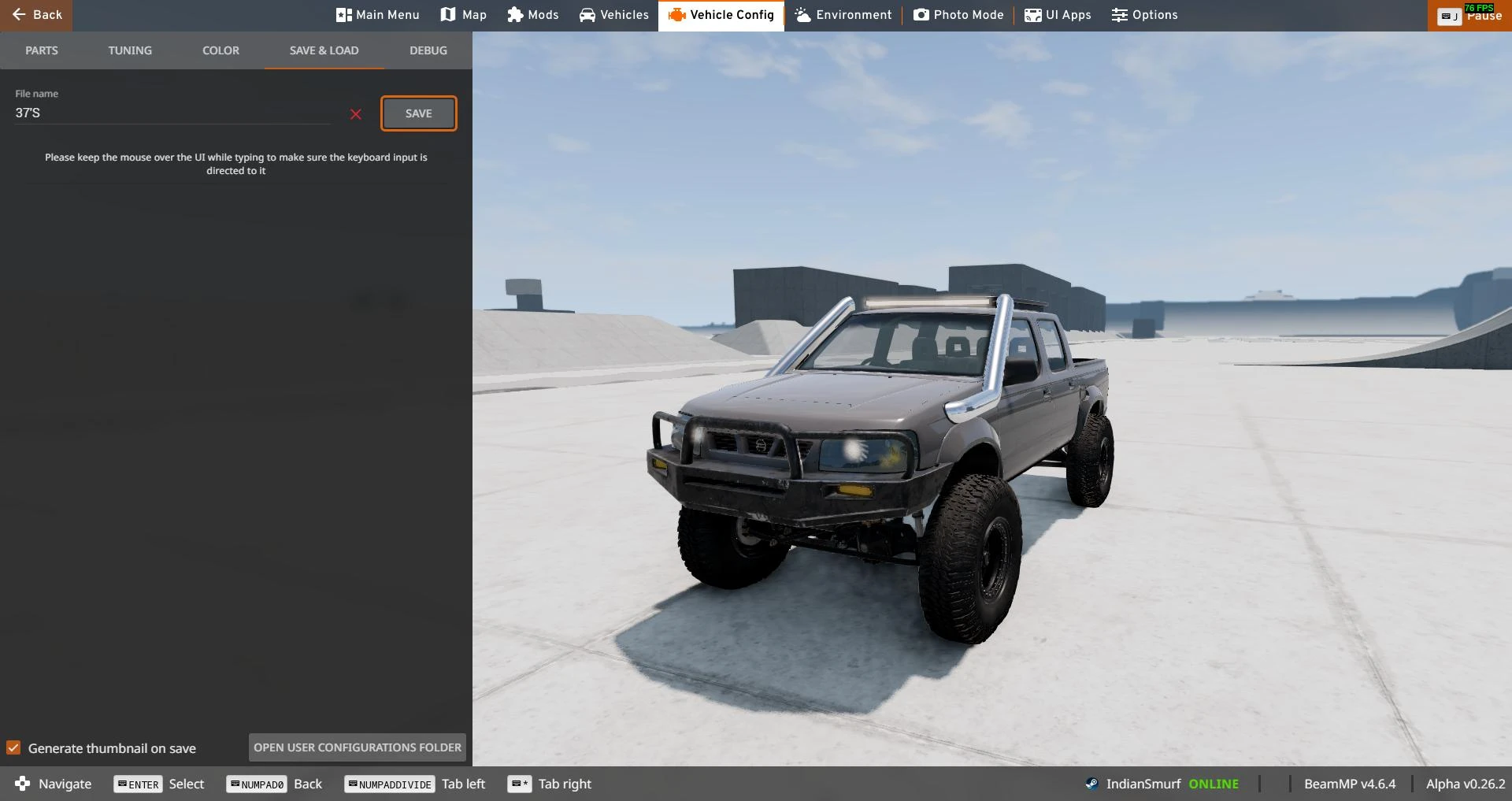
Task: Open the COLOR tab
Action: point(220,50)
